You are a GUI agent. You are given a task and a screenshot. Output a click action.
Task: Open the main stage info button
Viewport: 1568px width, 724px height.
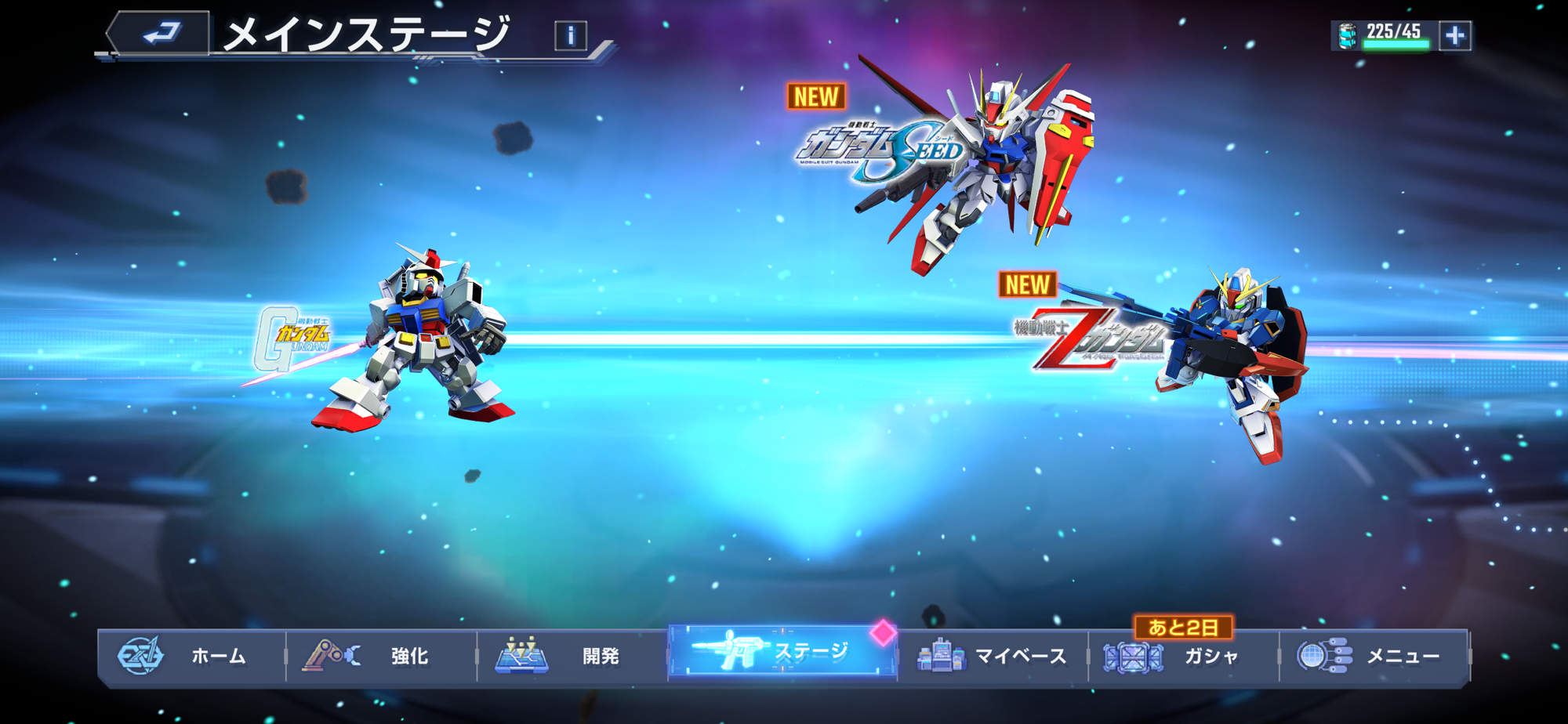pyautogui.click(x=570, y=35)
